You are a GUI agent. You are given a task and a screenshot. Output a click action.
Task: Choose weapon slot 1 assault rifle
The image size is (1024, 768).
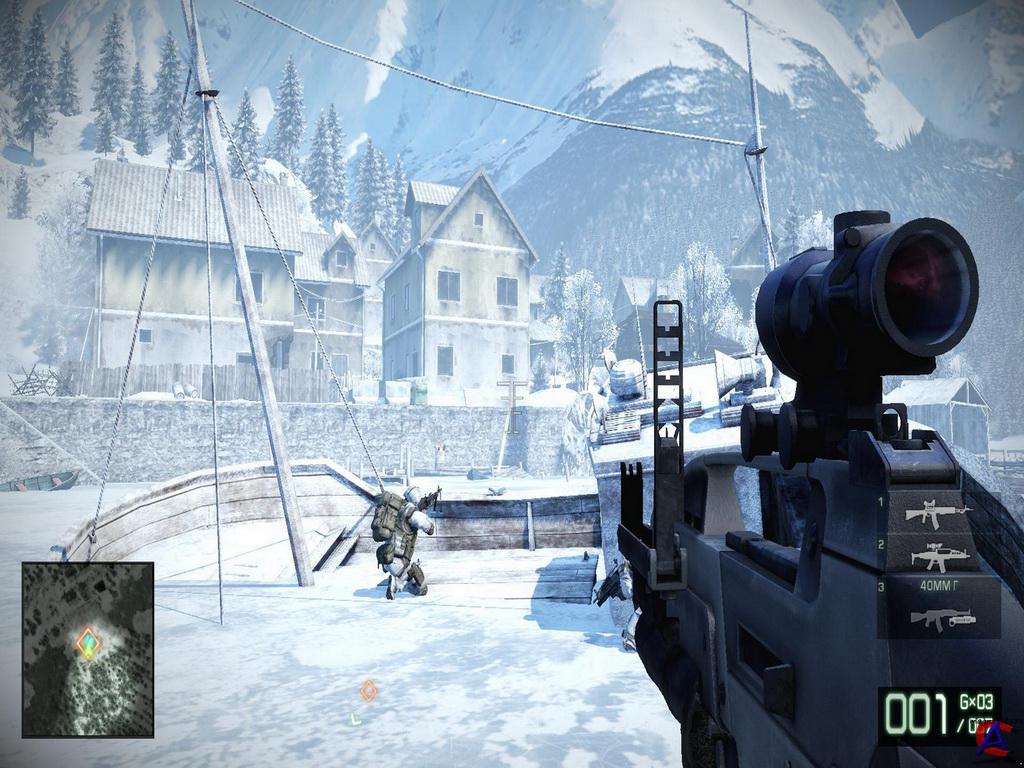click(937, 513)
